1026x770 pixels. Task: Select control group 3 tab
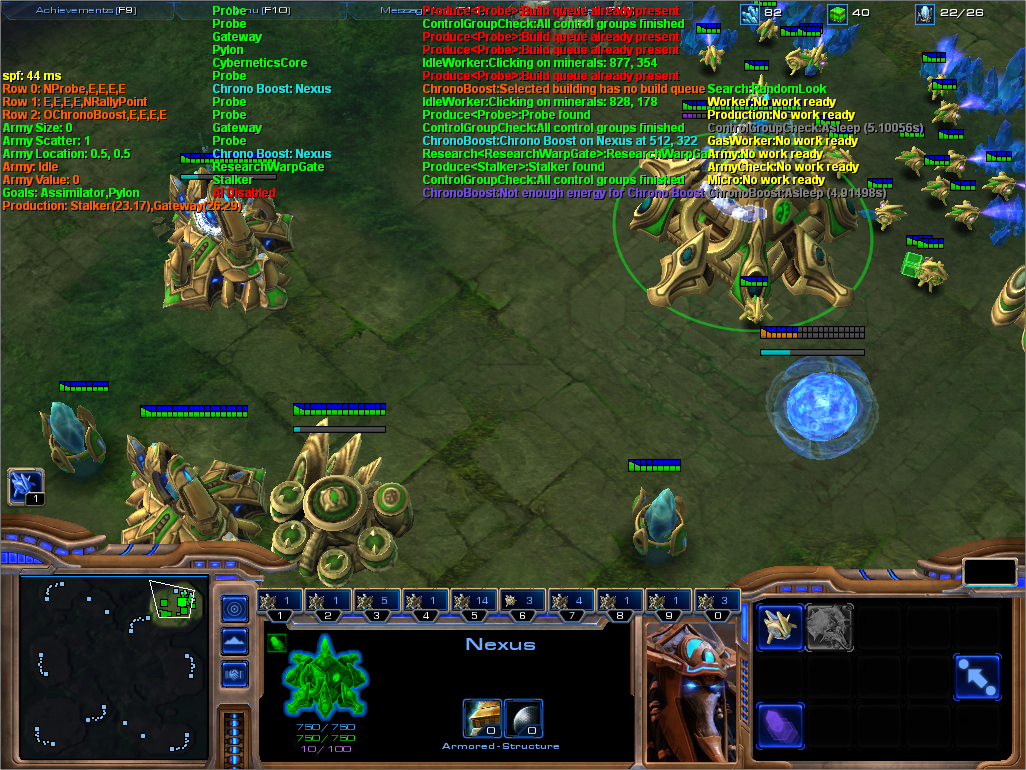377,601
